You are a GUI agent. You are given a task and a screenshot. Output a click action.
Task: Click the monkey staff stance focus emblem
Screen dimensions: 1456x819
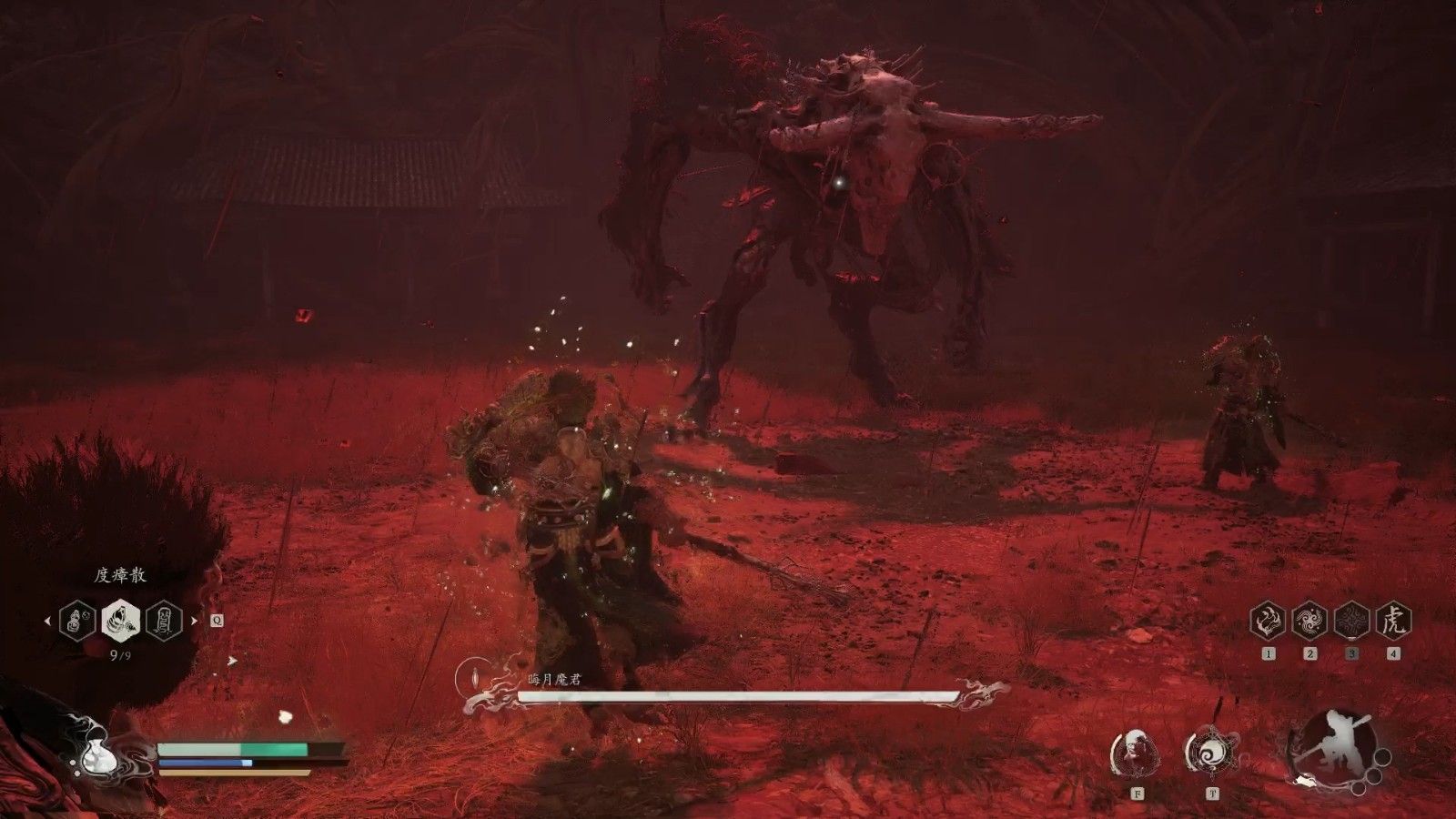point(1334,746)
